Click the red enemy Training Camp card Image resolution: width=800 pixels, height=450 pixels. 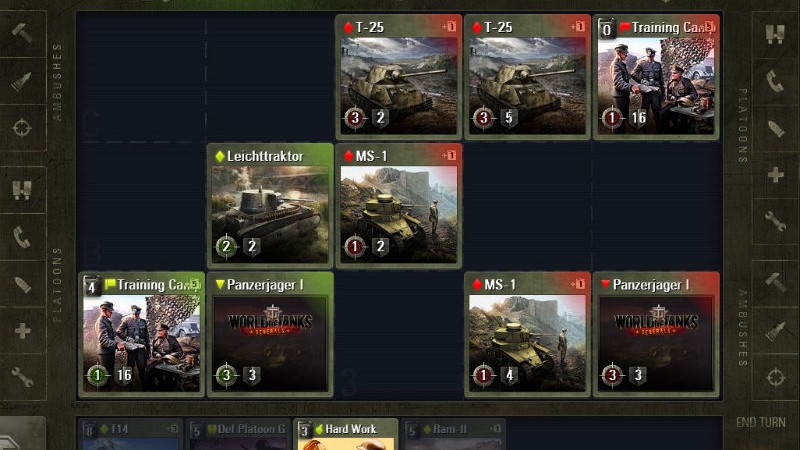[656, 77]
